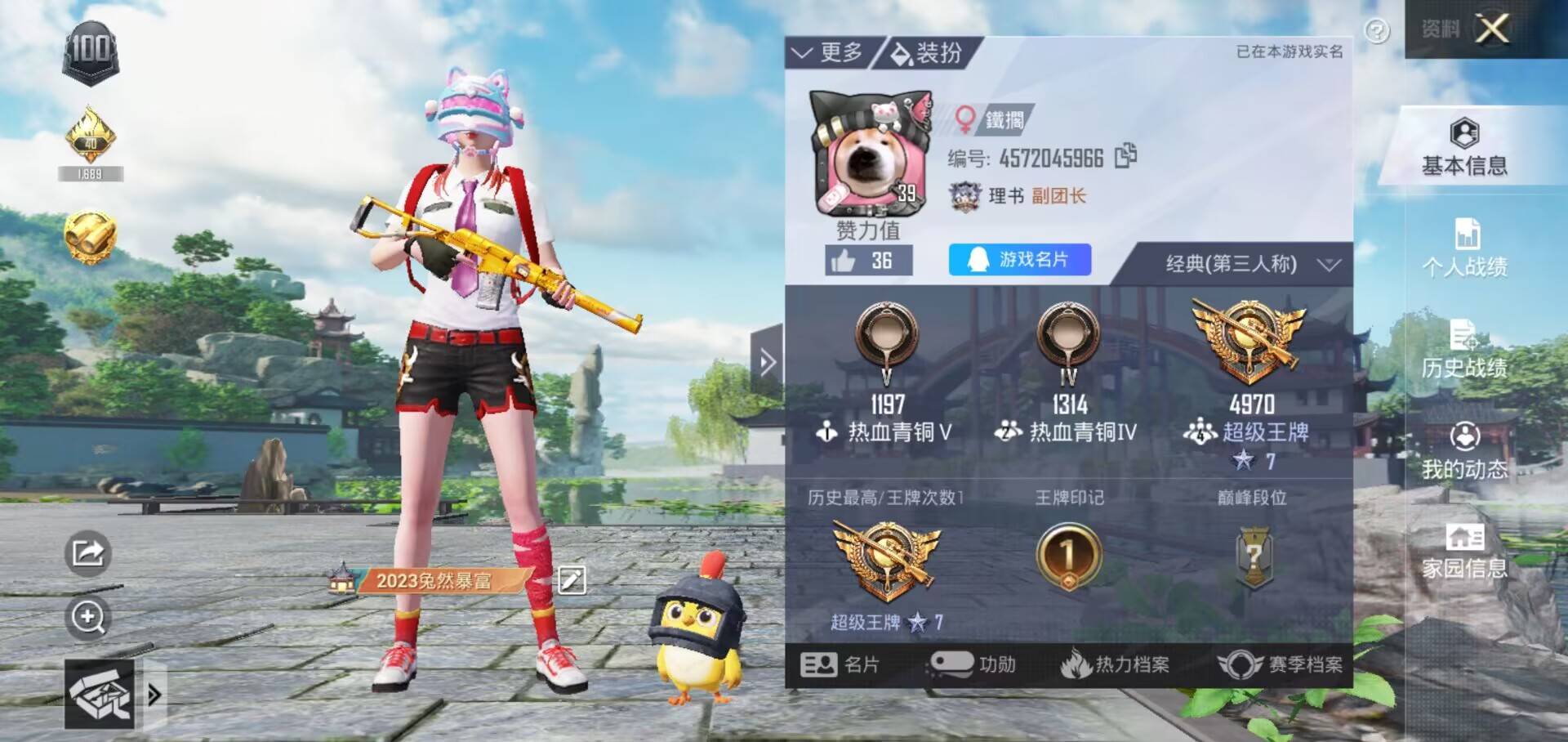Open the 名片 section
This screenshot has width=1568, height=742.
840,664
